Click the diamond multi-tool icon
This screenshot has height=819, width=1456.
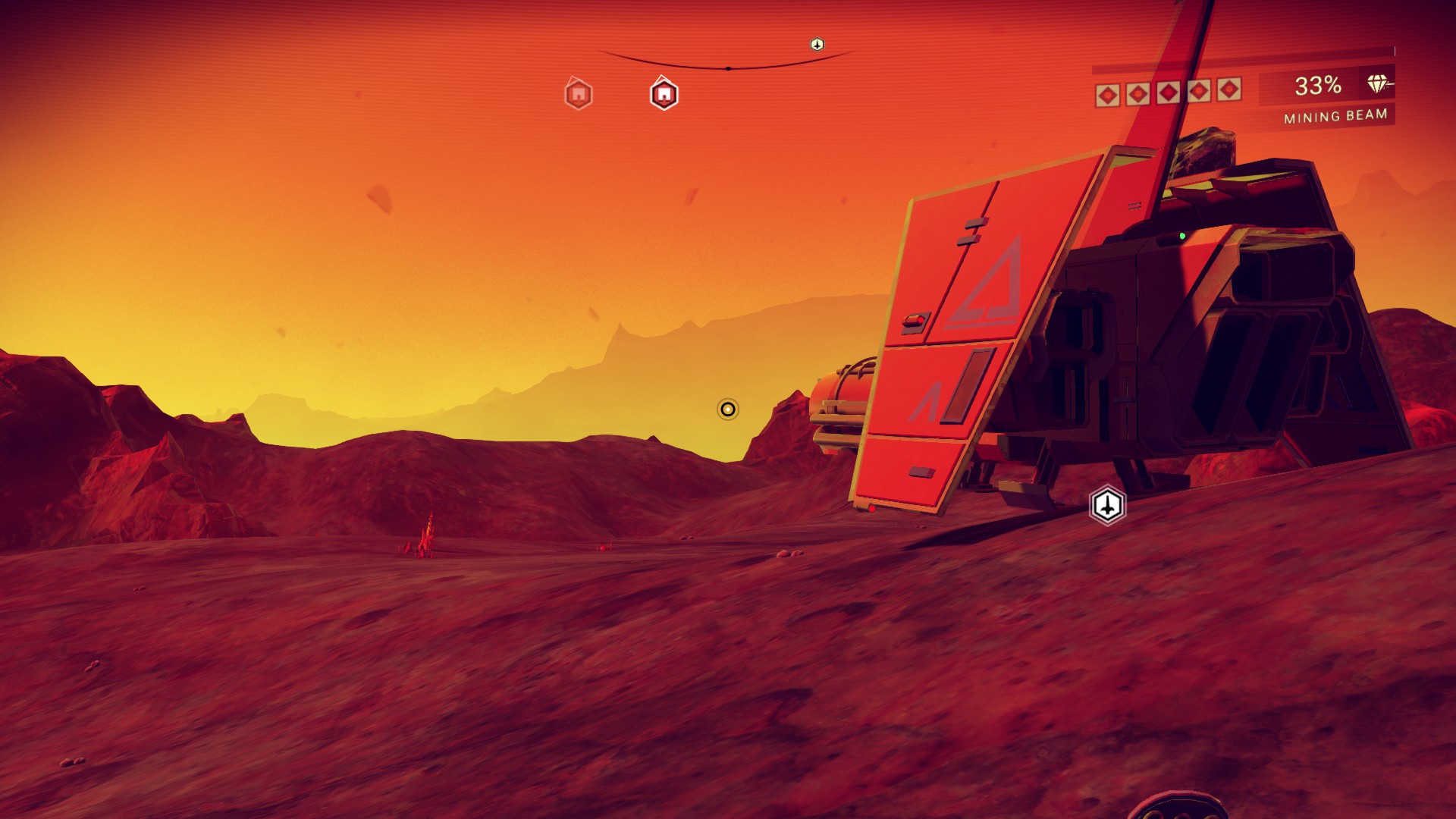click(x=1377, y=84)
